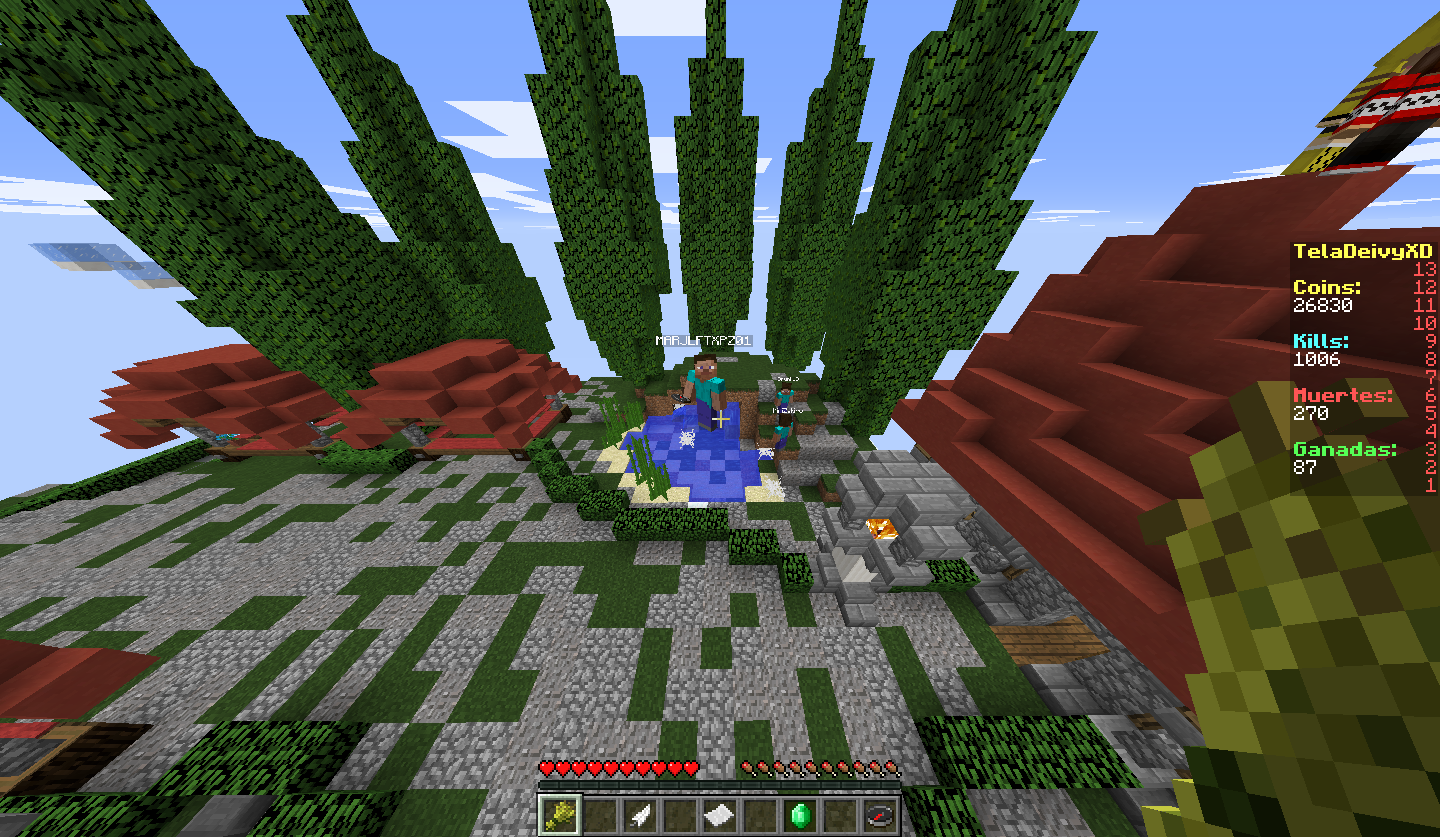This screenshot has width=1440, height=837.
Task: Select the white feather hotbar slot
Action: pos(640,815)
